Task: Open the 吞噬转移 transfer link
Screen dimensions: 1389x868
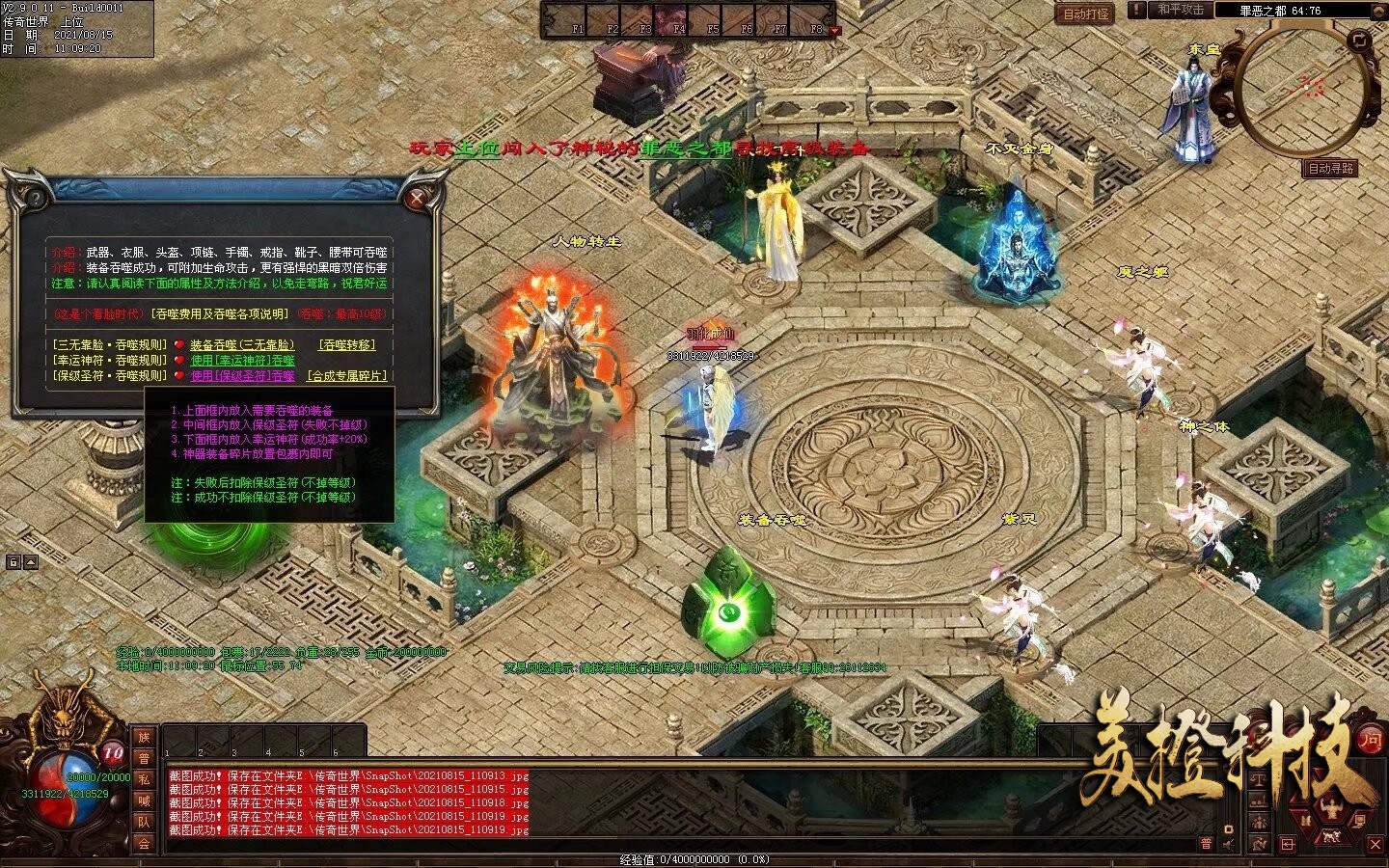Action: (x=347, y=344)
